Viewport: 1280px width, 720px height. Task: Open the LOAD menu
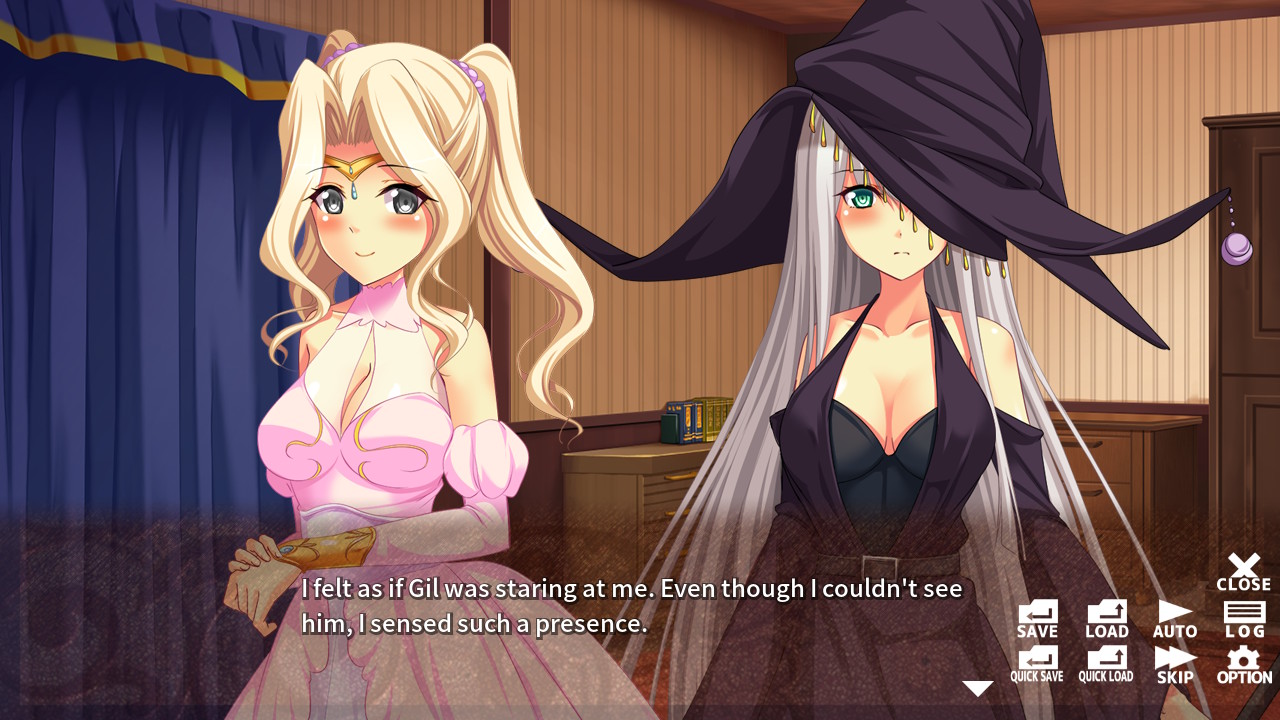click(1106, 615)
